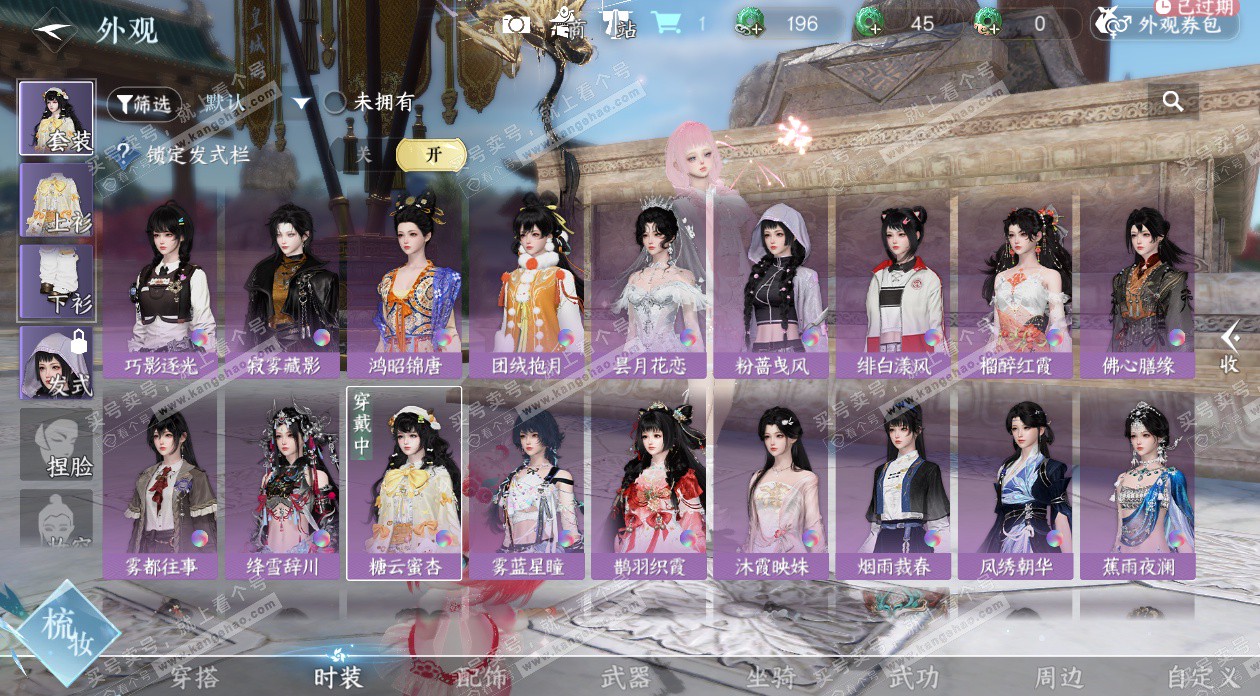Viewport: 1260px width, 696px height.
Task: Tick the 未拥有 checkbox
Action: pyautogui.click(x=336, y=102)
